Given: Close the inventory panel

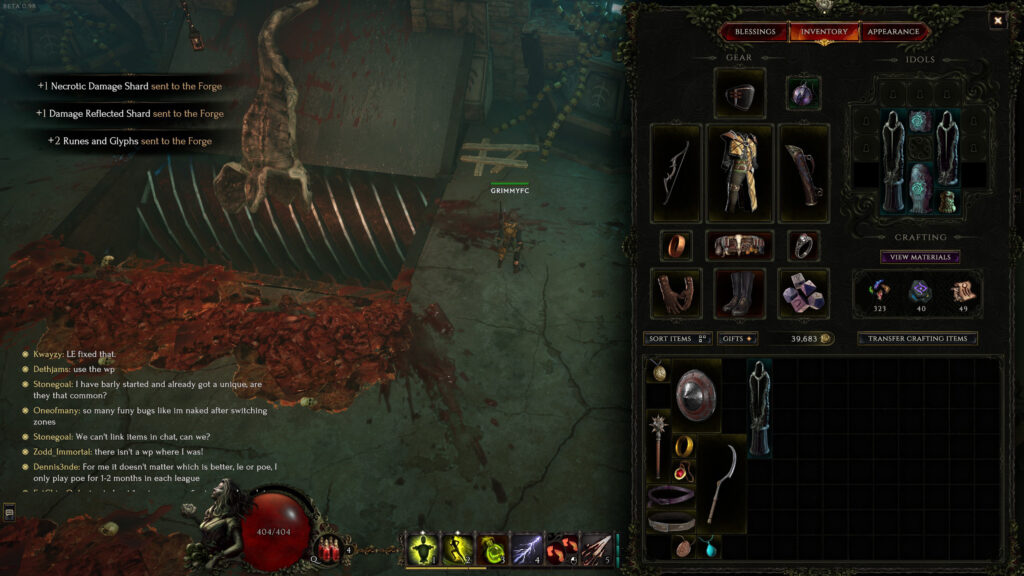Looking at the screenshot, I should pos(997,20).
